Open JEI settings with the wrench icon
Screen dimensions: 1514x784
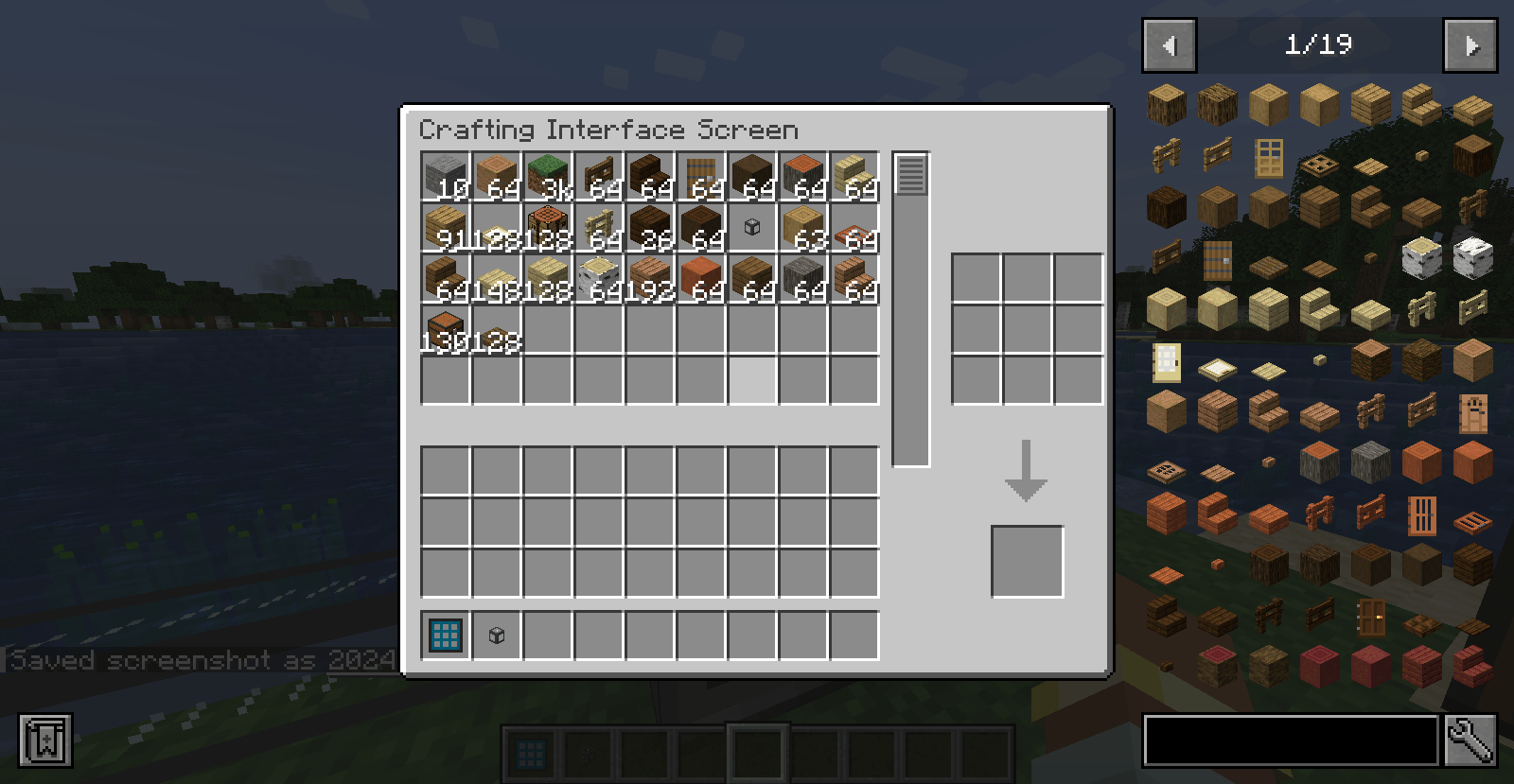click(x=1470, y=741)
